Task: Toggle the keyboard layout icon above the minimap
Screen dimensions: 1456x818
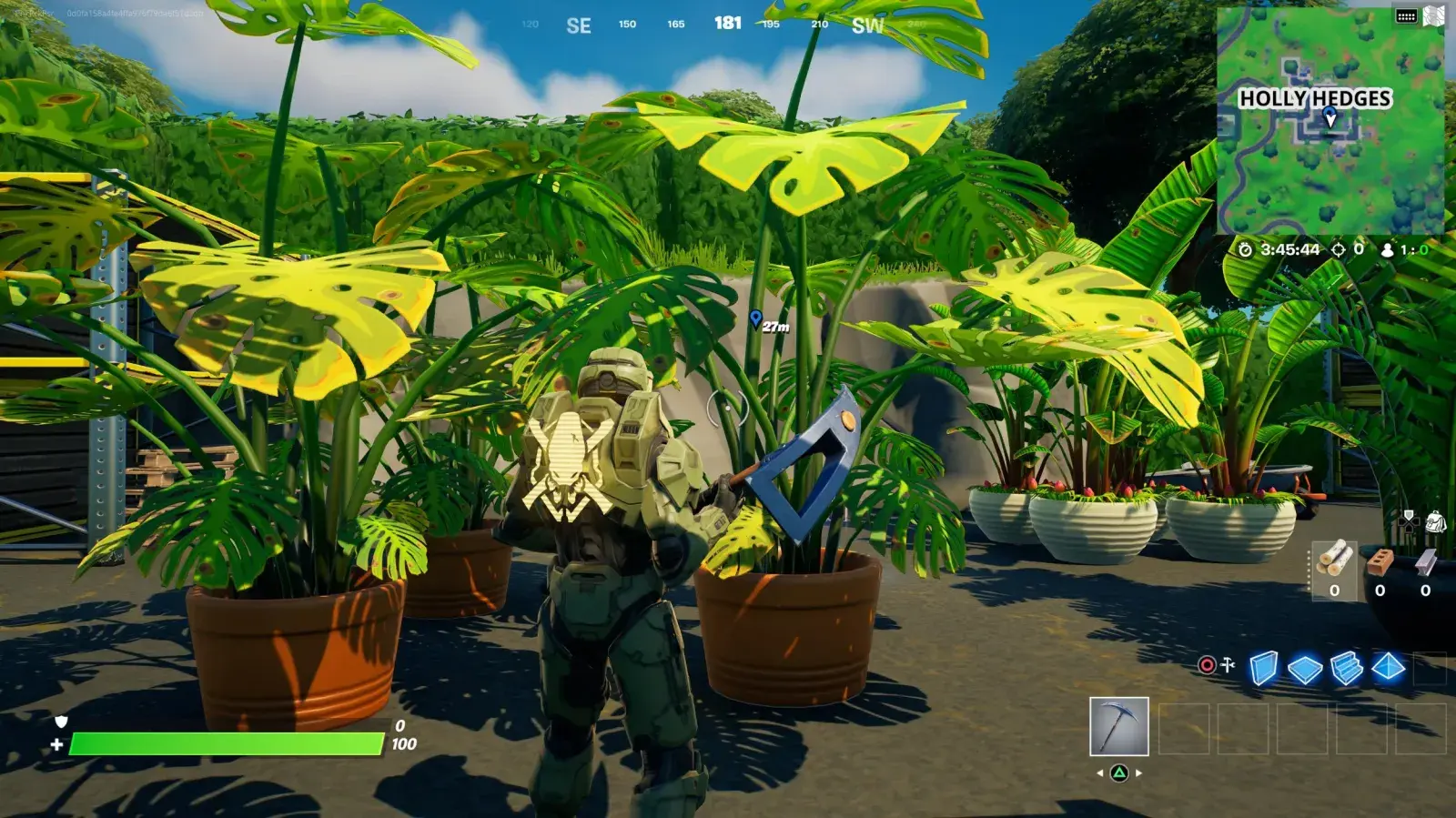Action: click(1405, 16)
